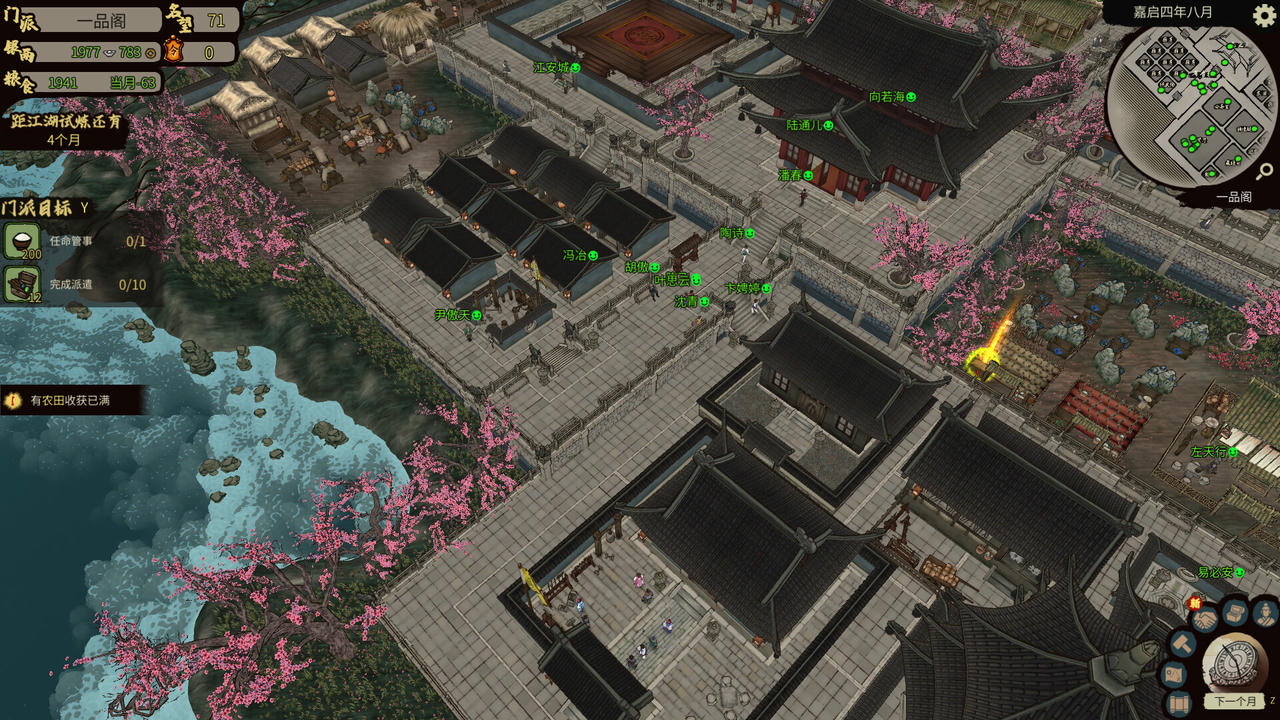The width and height of the screenshot is (1280, 720).
Task: Open the diplomacy handshake icon with the 新 badge
Action: pos(1206,619)
